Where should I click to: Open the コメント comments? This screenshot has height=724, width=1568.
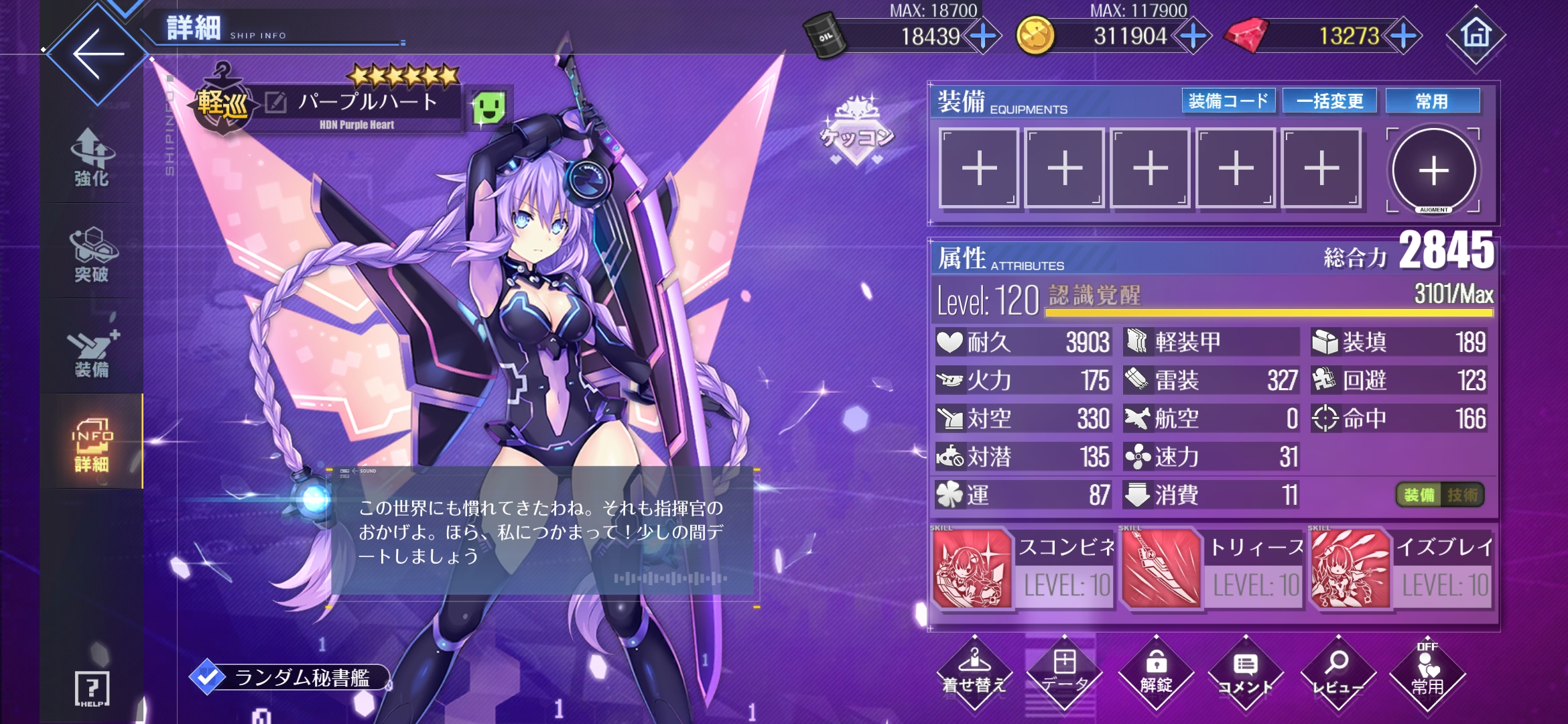[1246, 672]
